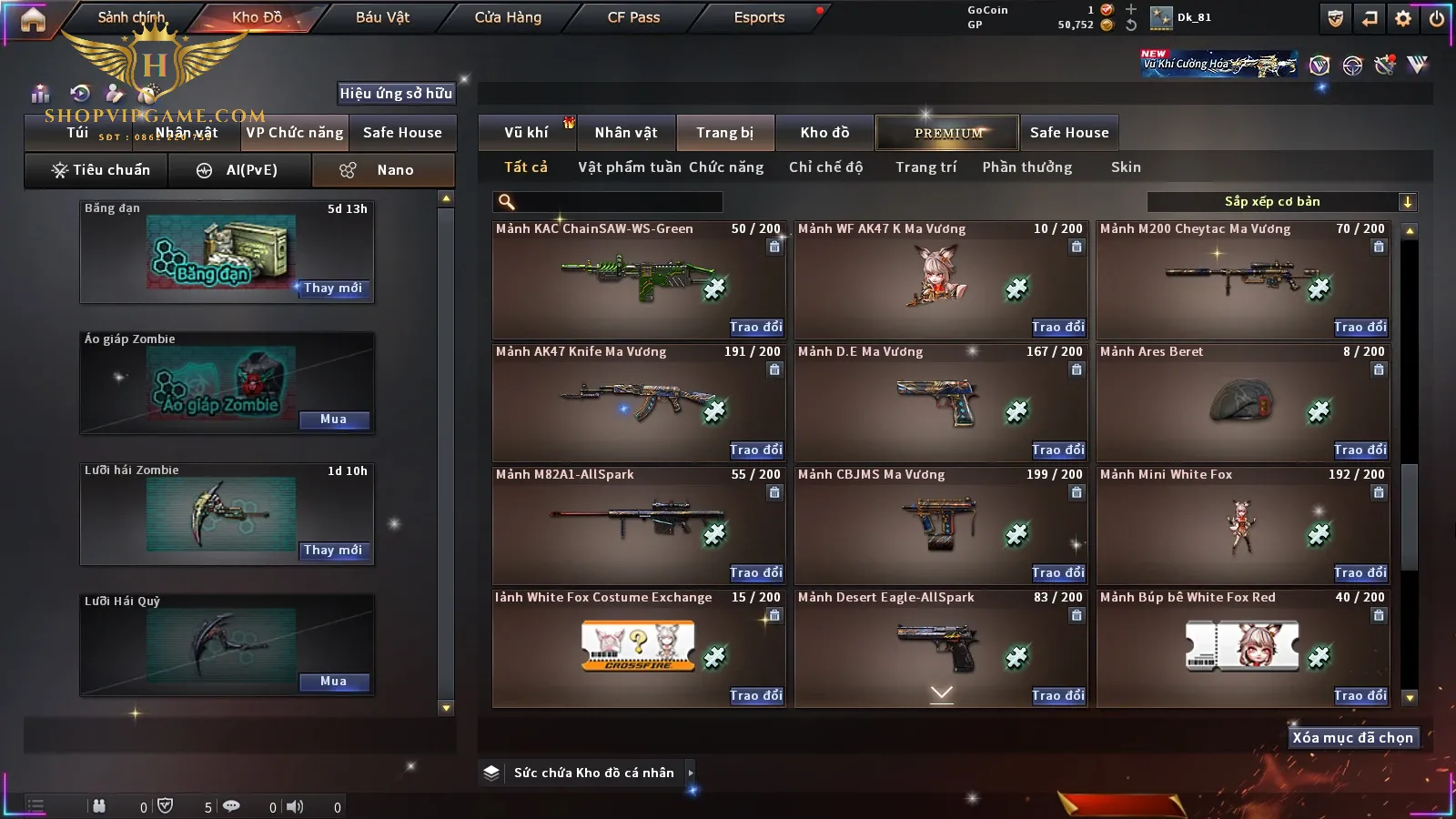Select the AI(PvE) mode tab
This screenshot has width=1456, height=819.
(240, 170)
